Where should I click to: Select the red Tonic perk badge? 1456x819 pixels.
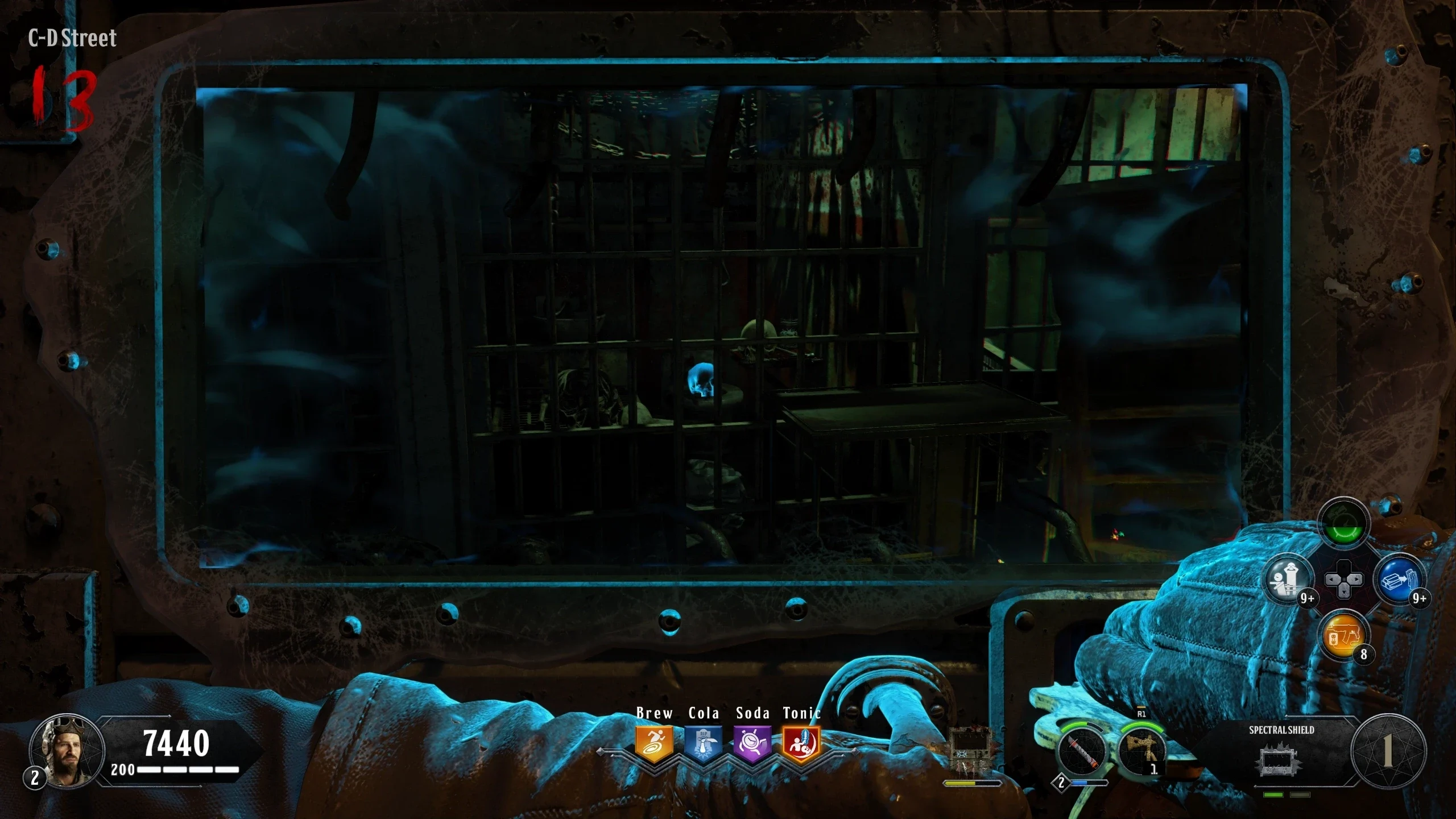[x=801, y=743]
